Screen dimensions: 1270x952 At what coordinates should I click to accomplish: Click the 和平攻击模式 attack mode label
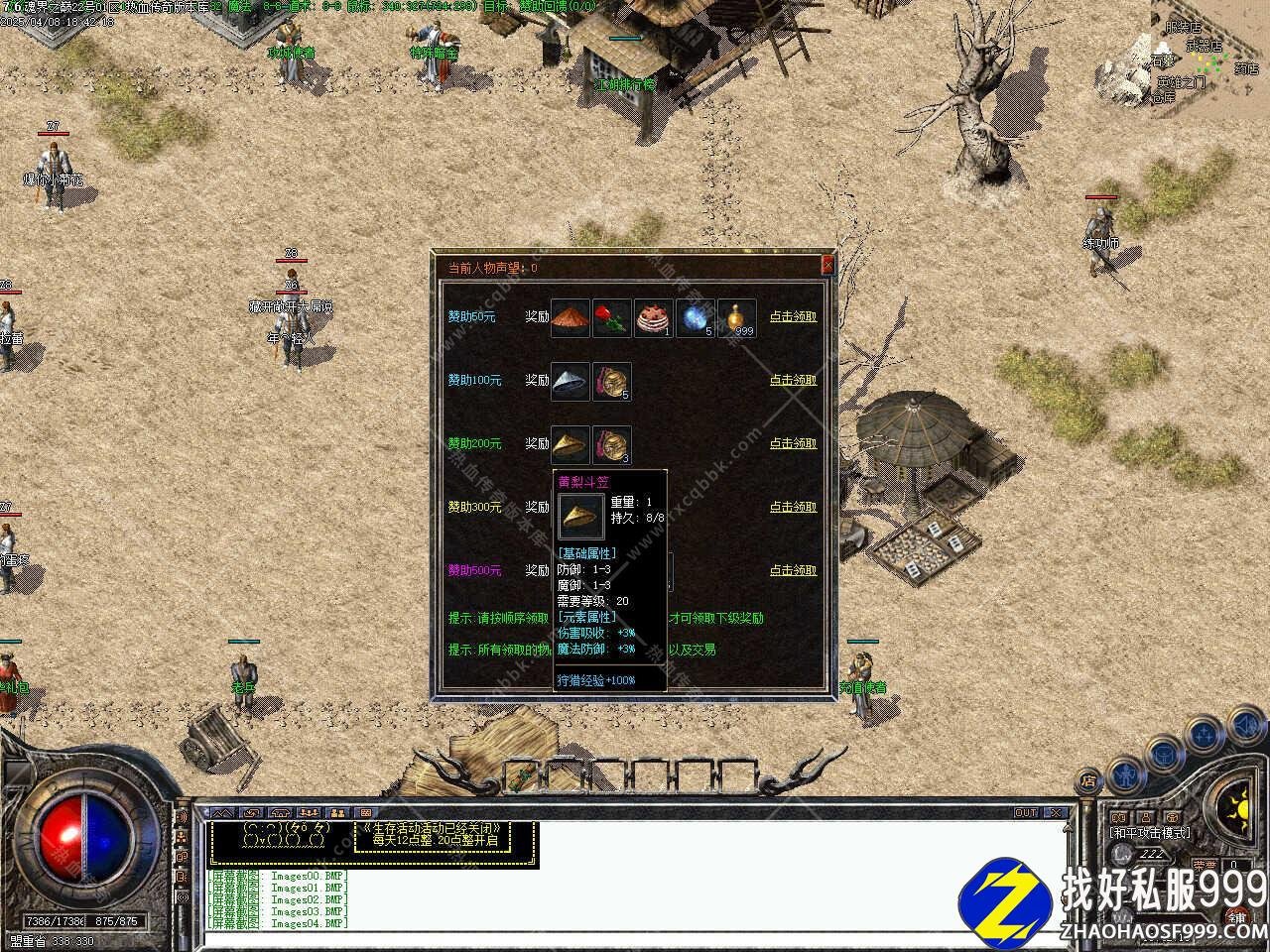click(1149, 833)
